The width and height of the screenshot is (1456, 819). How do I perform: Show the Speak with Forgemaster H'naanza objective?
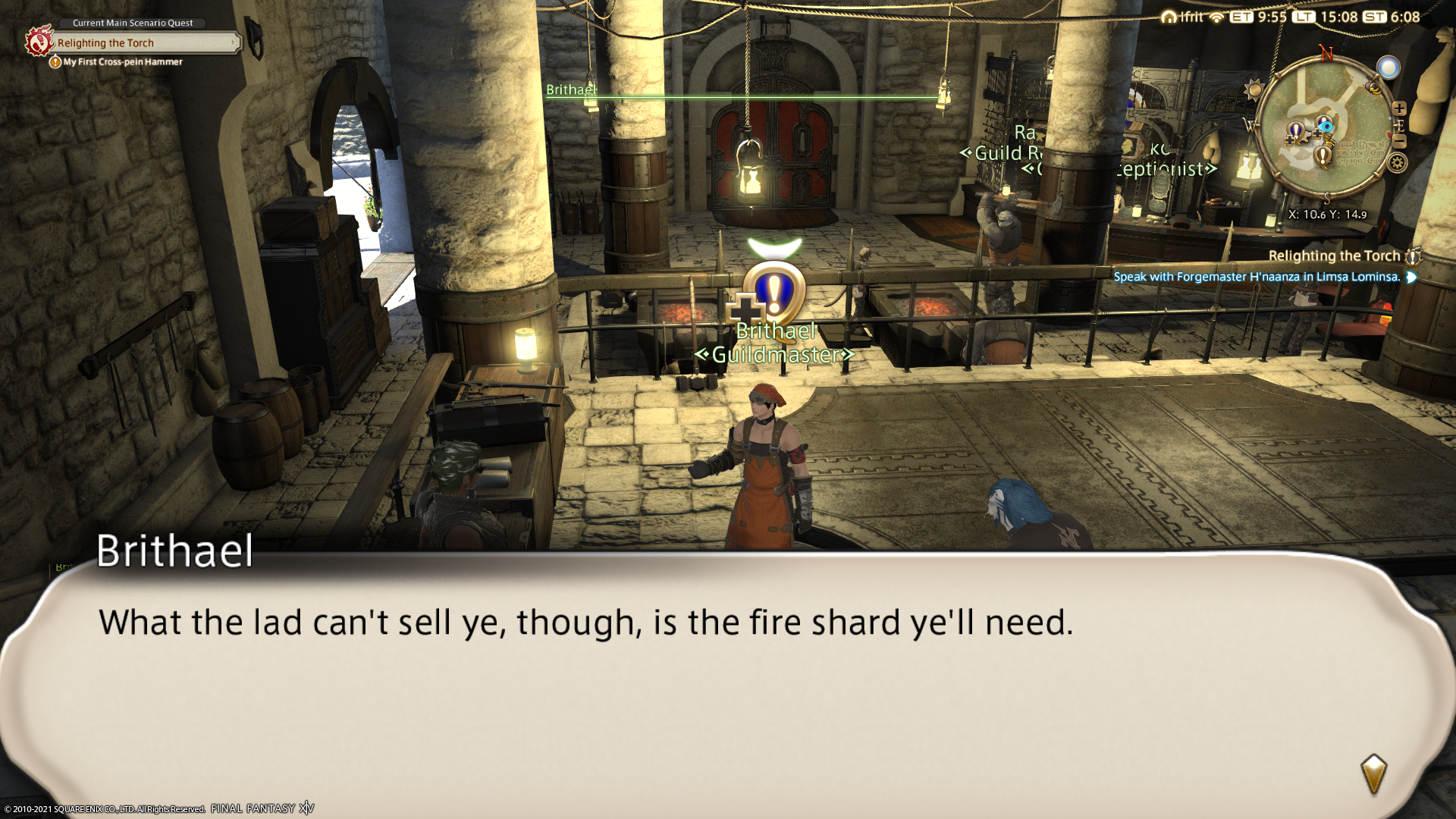click(x=1256, y=277)
